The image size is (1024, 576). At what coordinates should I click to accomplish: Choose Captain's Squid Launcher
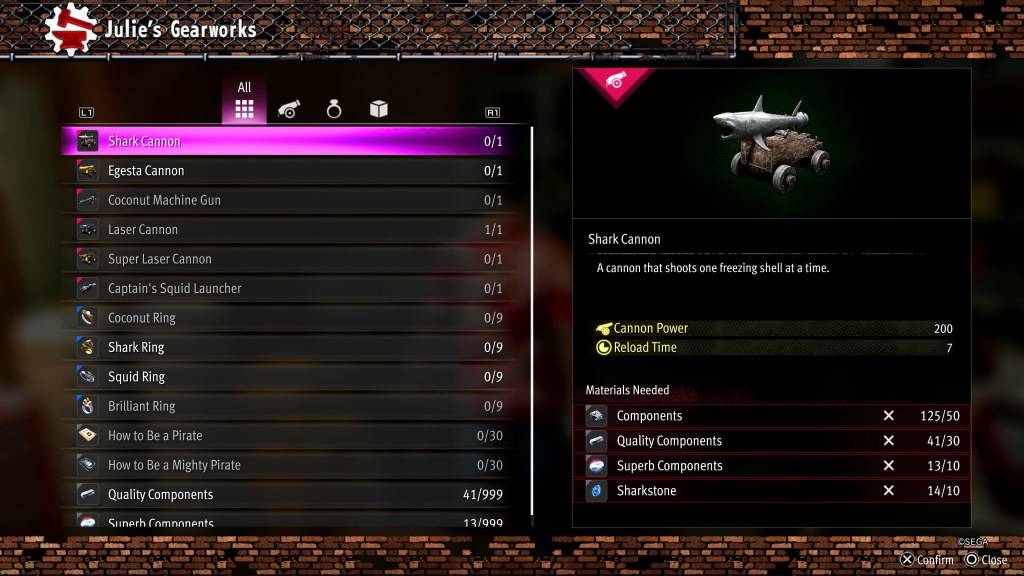[290, 289]
